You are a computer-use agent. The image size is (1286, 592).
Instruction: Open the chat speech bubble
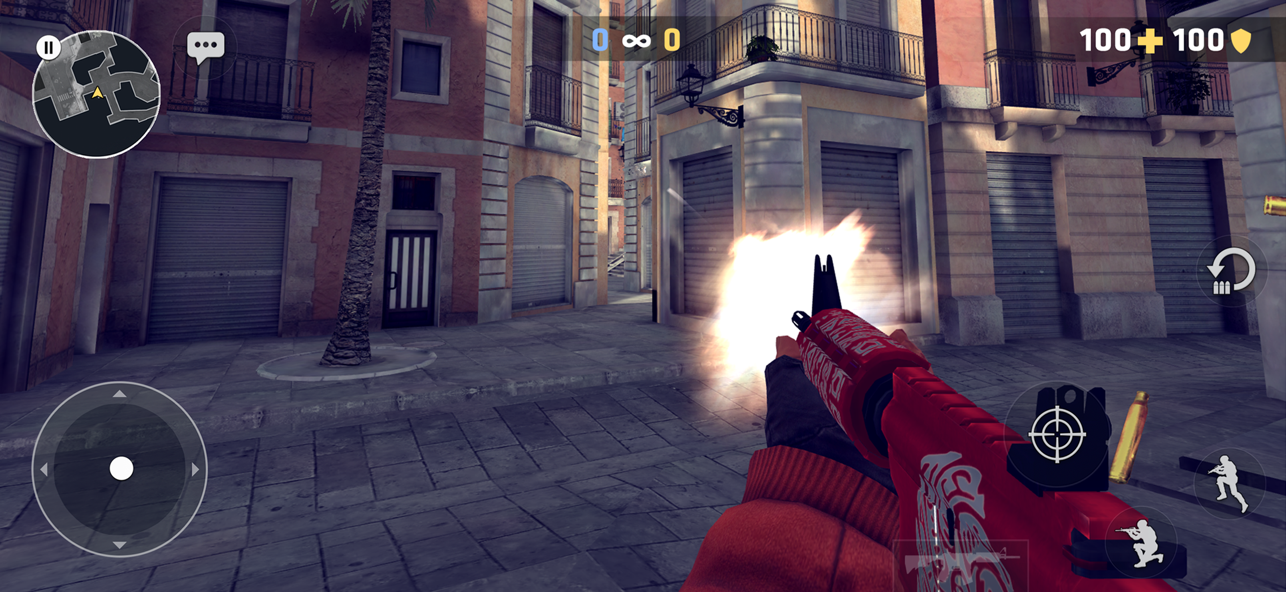click(206, 46)
